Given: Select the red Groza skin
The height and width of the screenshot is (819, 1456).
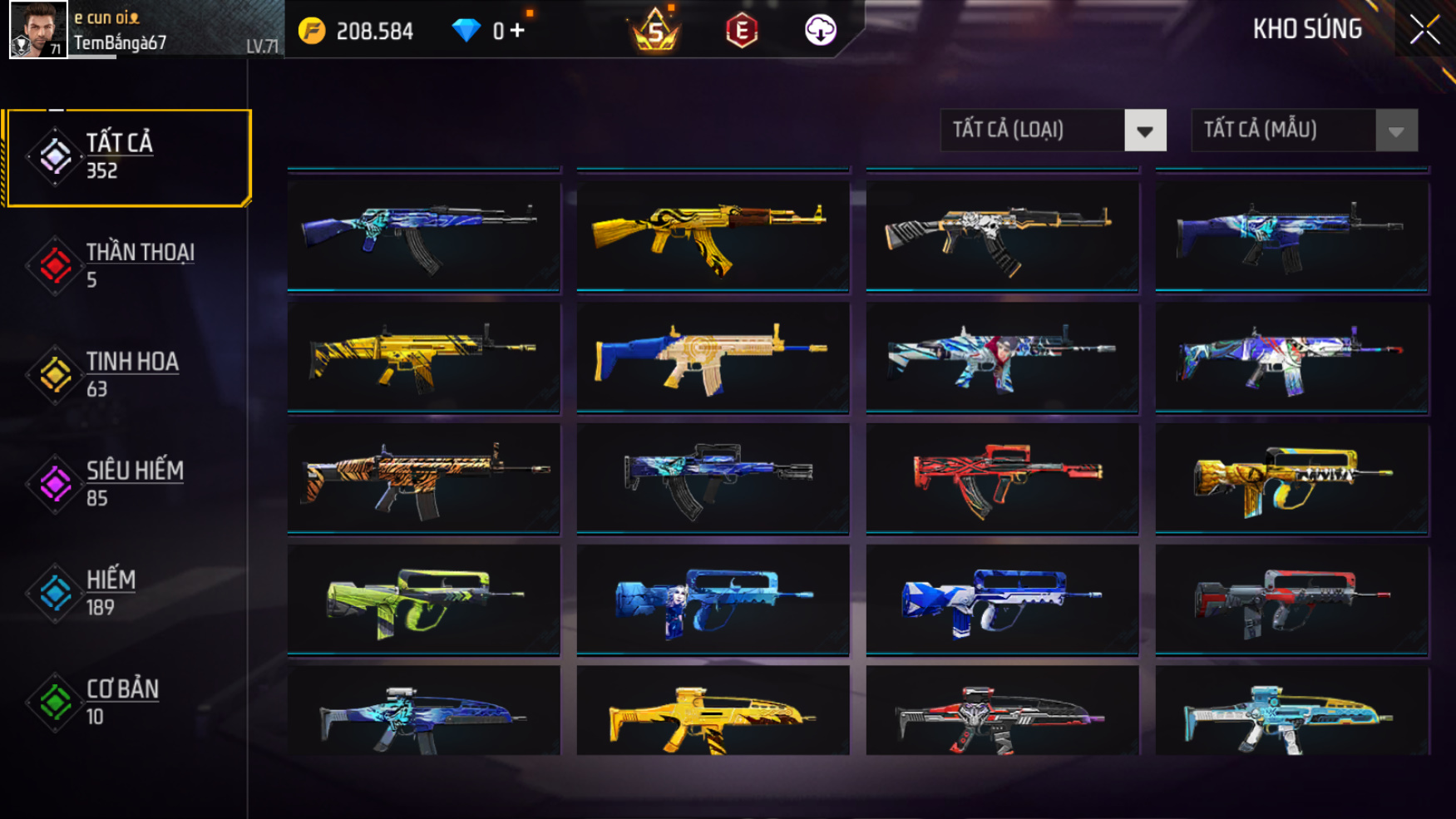Looking at the screenshot, I should click(1001, 478).
